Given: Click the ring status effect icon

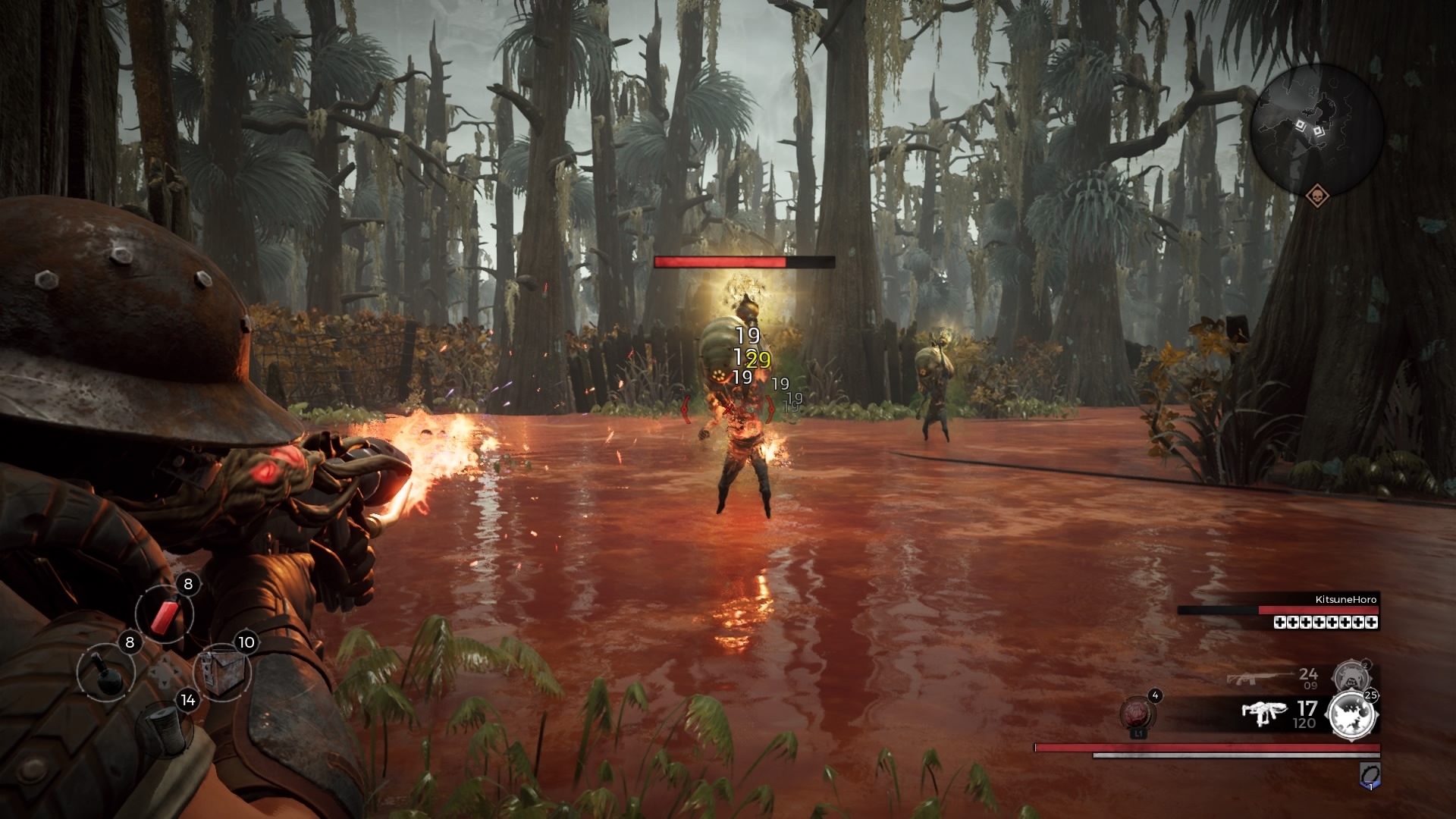Looking at the screenshot, I should click(1370, 774).
